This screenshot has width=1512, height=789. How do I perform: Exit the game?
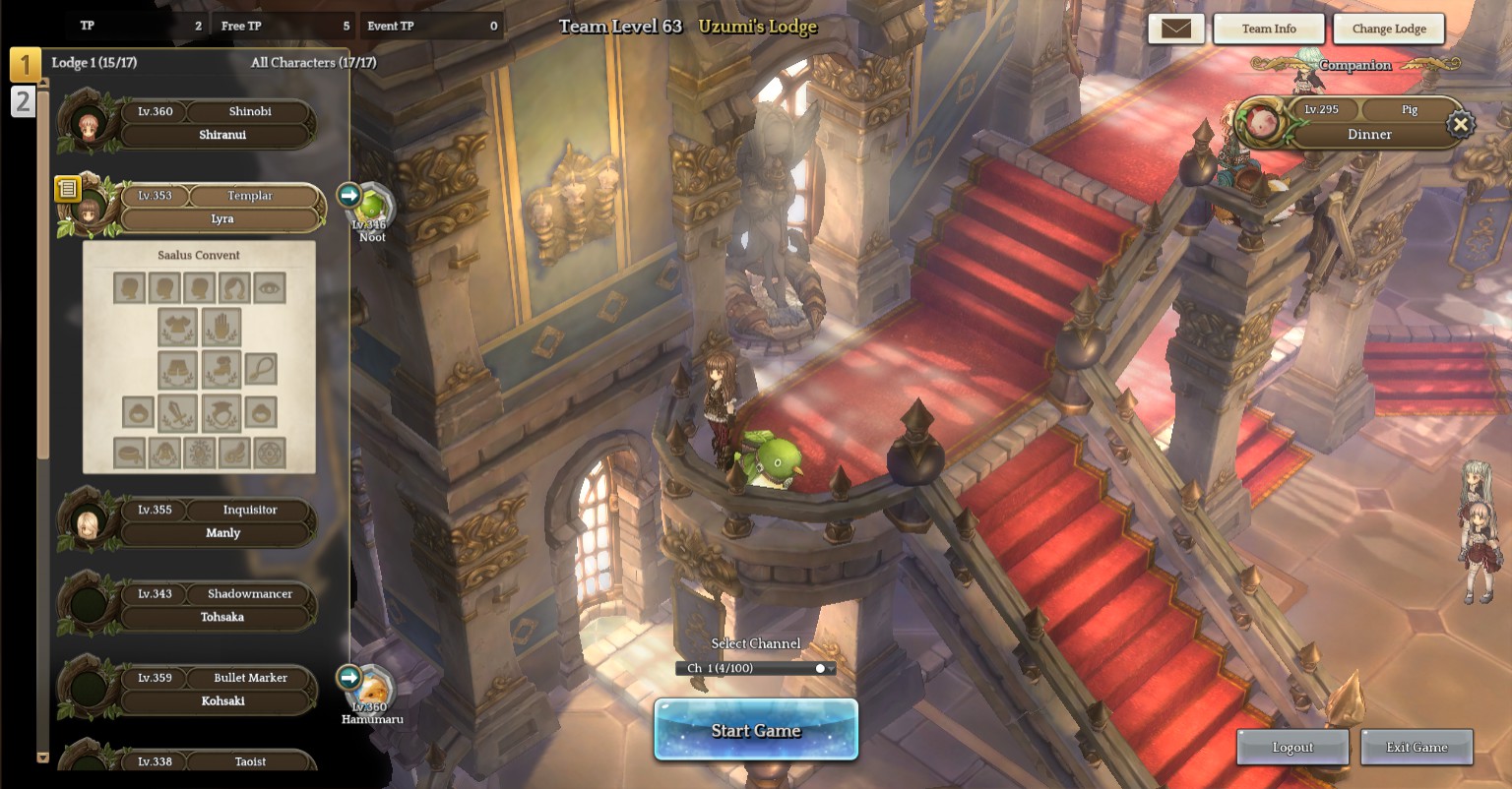[1417, 748]
